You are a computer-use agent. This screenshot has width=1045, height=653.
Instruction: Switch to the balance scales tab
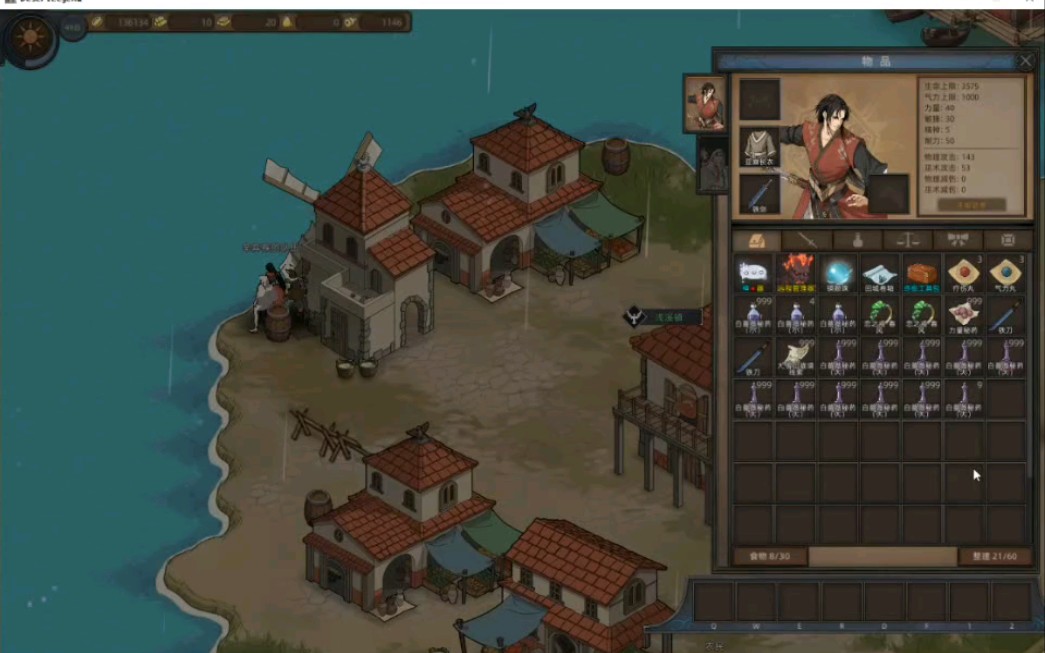908,240
